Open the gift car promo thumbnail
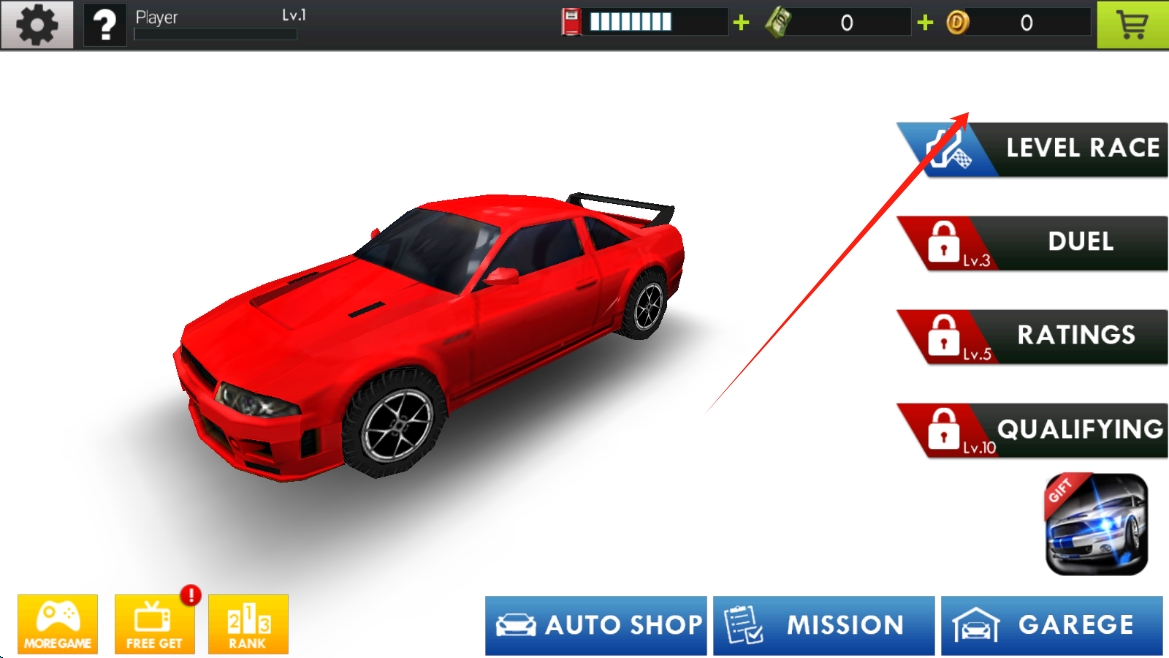Viewport: 1169px width, 658px height. pos(1096,524)
